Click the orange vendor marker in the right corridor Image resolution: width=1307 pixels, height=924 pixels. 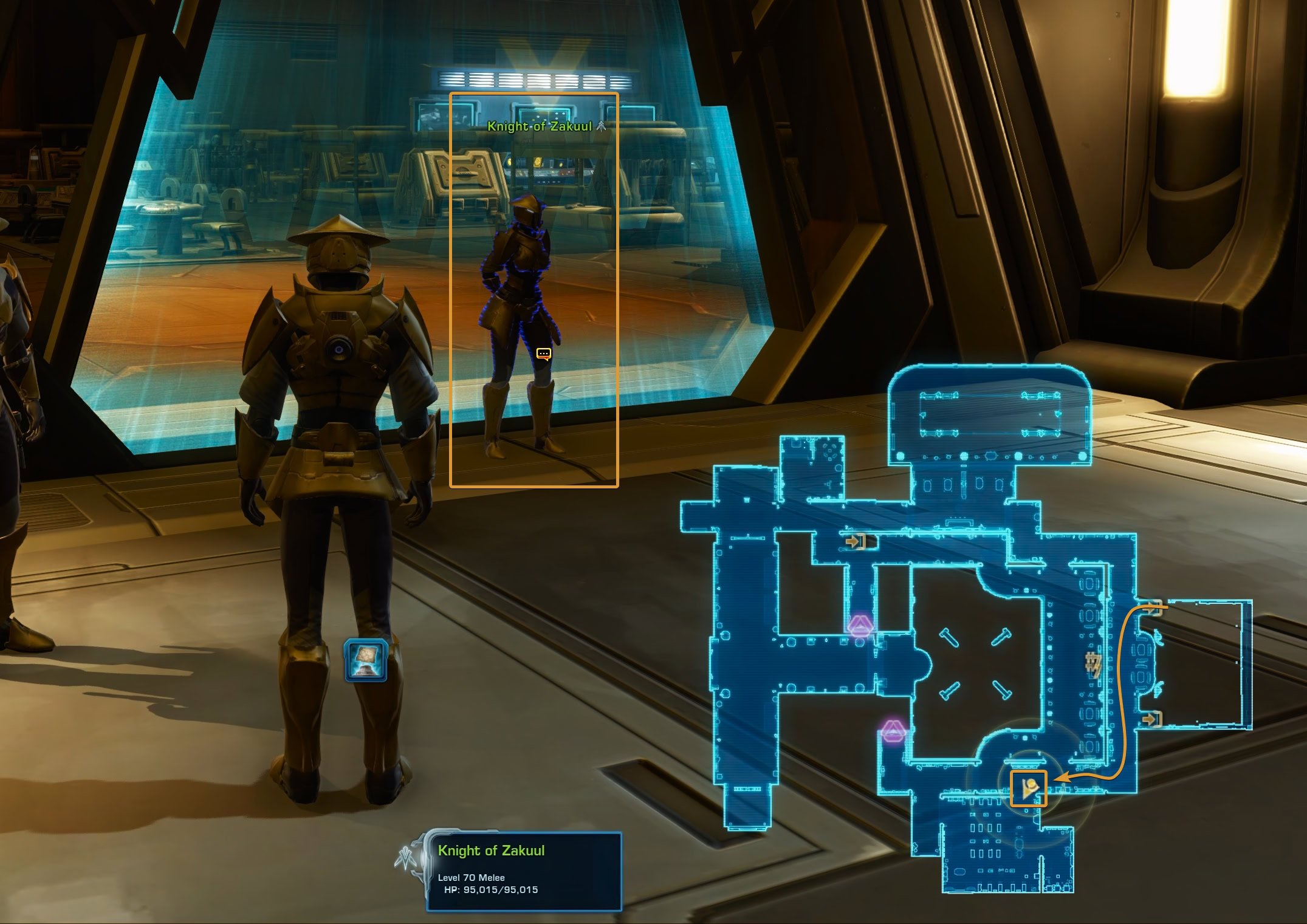tap(1093, 664)
